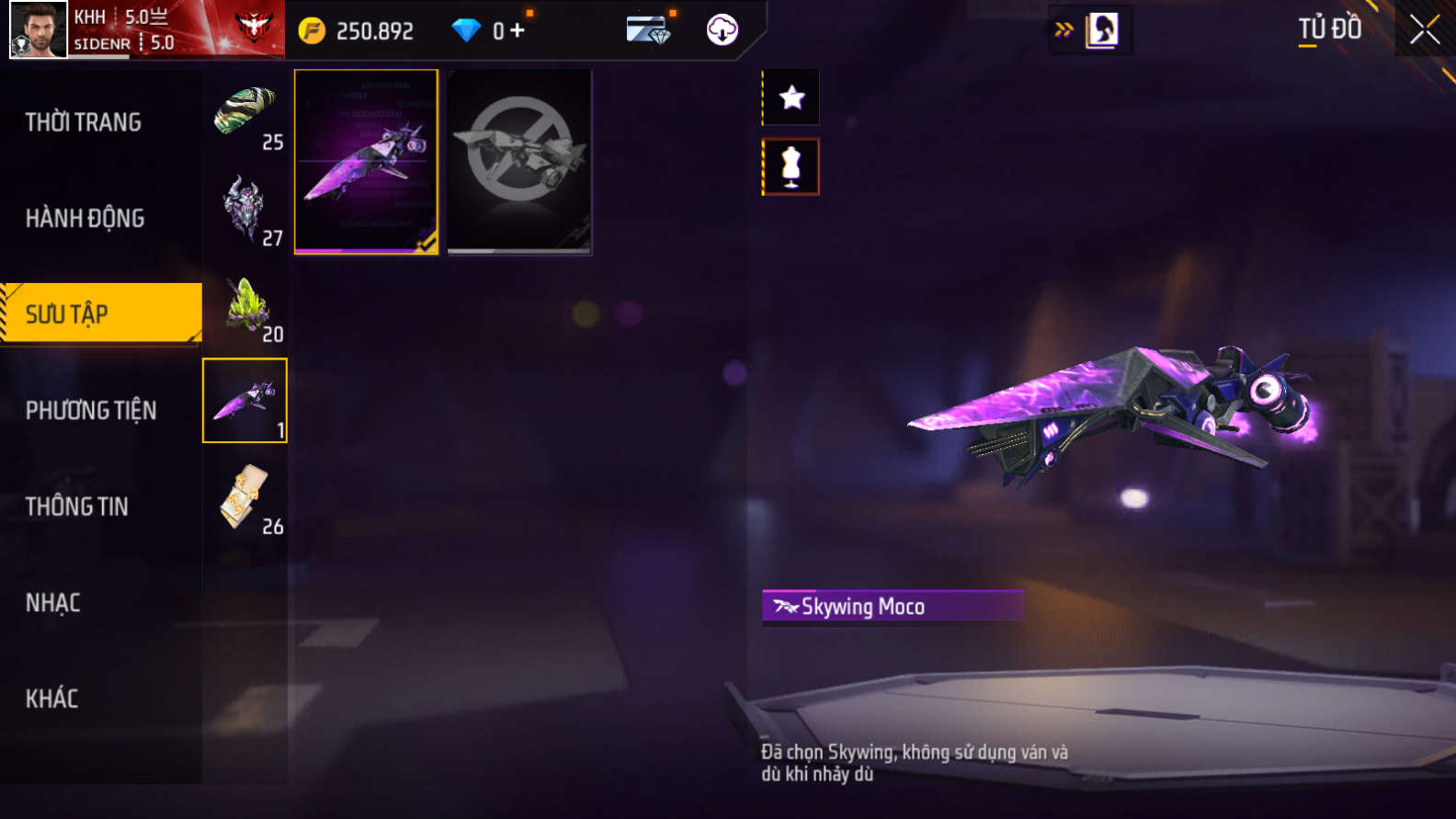Add diamonds with the plus button
Viewport: 1456px width, 819px height.
click(518, 30)
